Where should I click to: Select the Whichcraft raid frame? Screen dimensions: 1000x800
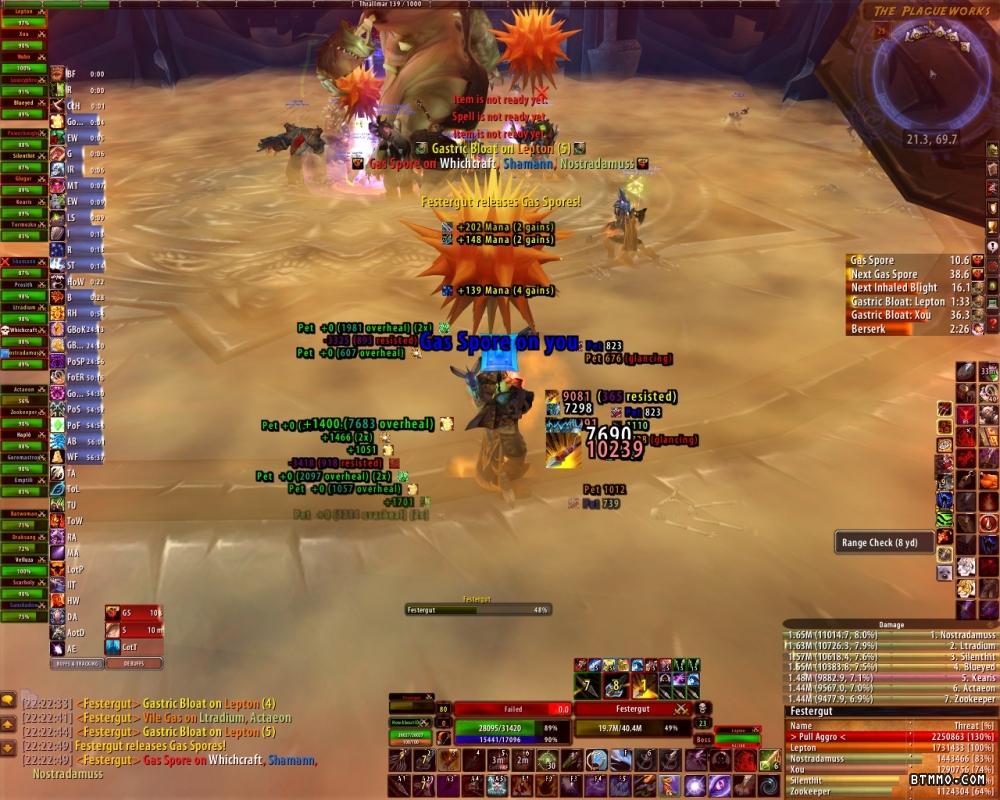point(23,330)
